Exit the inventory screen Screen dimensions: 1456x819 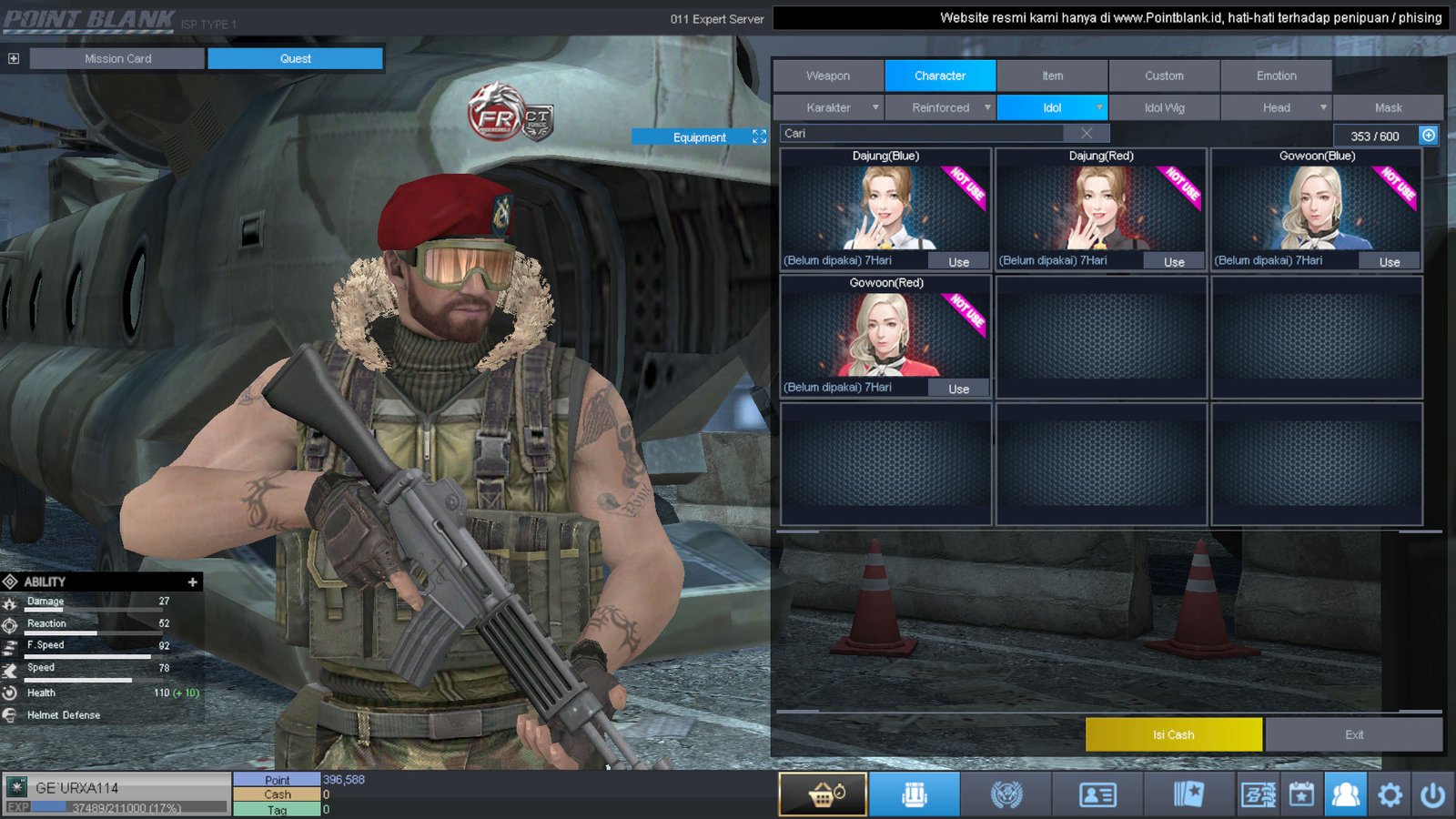pyautogui.click(x=1353, y=734)
